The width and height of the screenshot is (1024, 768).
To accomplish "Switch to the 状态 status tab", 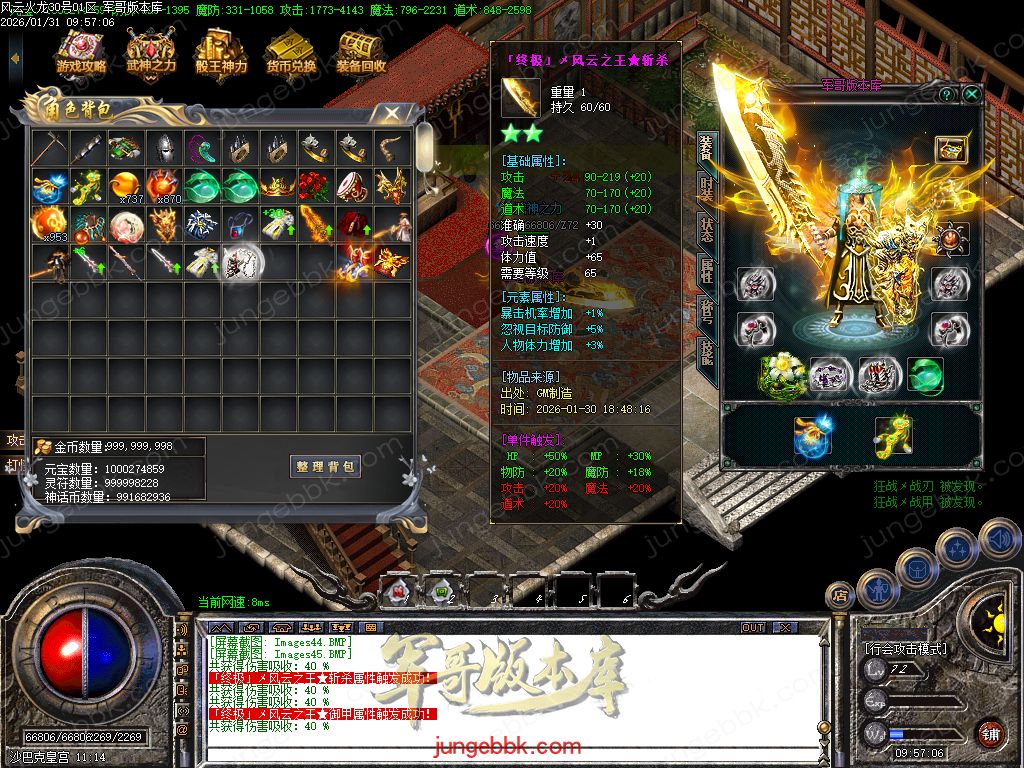I will pos(707,229).
